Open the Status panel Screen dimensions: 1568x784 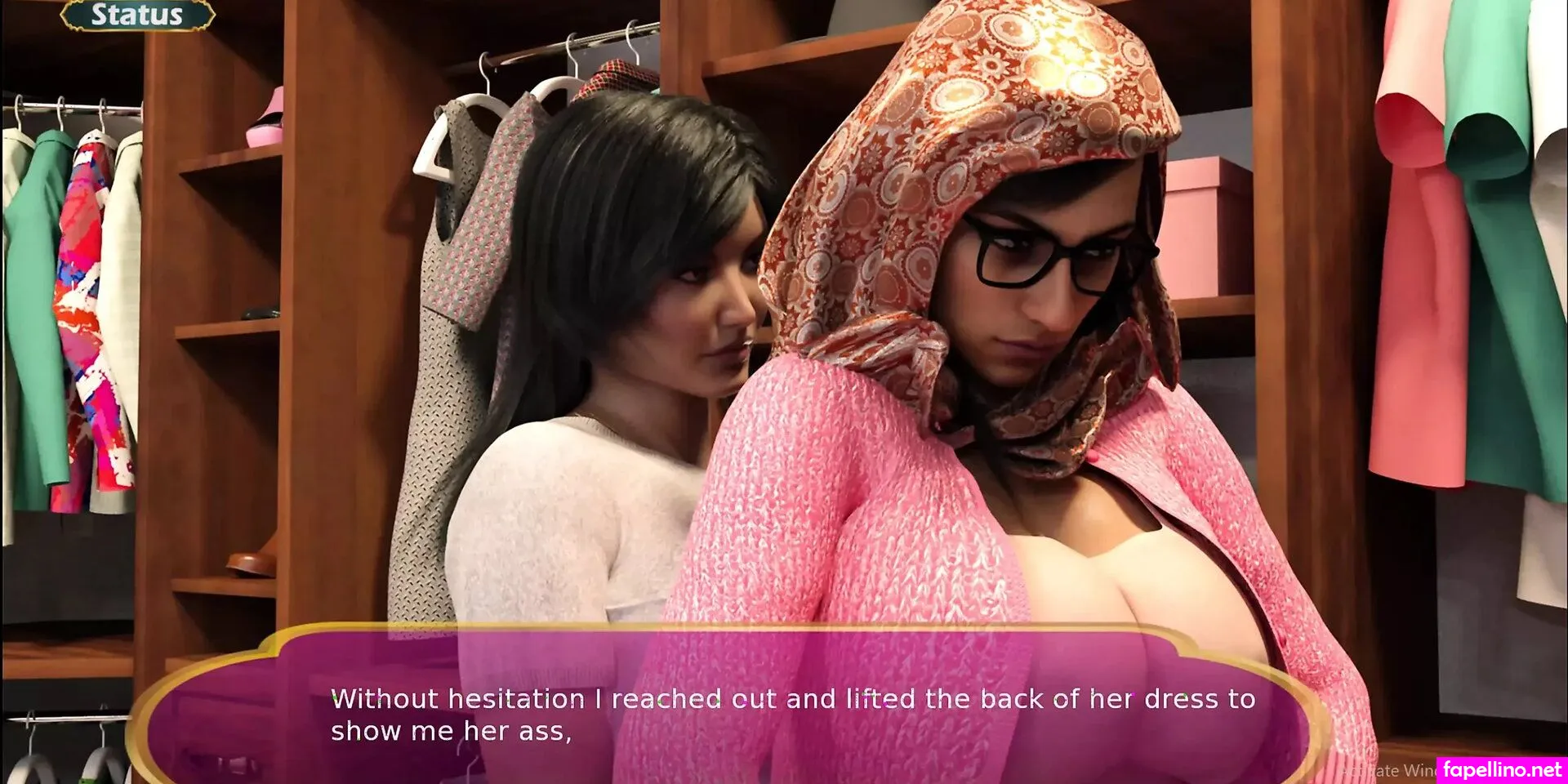coord(137,15)
